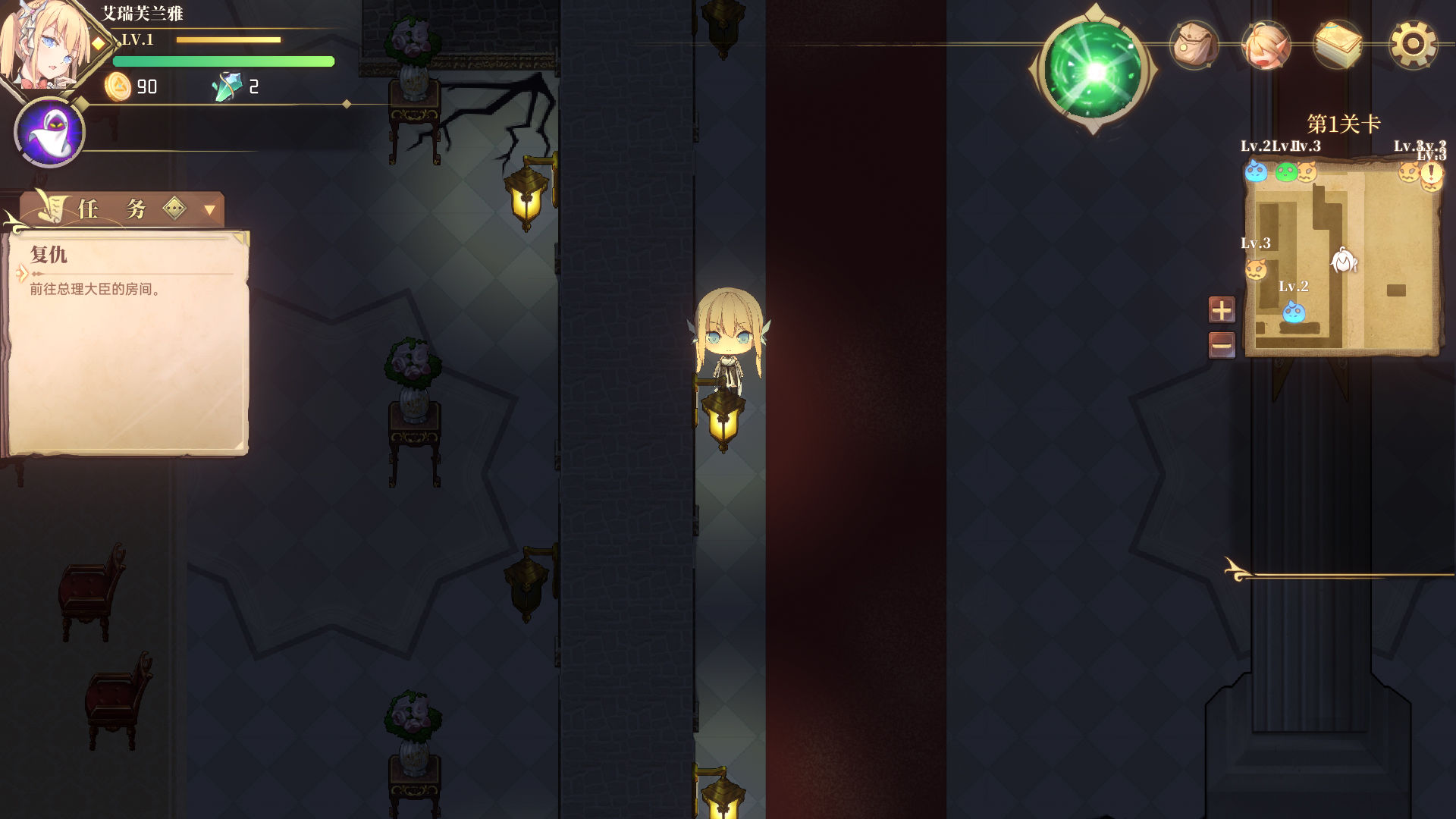Collapse the 任务 quest panel arrow
This screenshot has width=1456, height=819.
(x=209, y=209)
